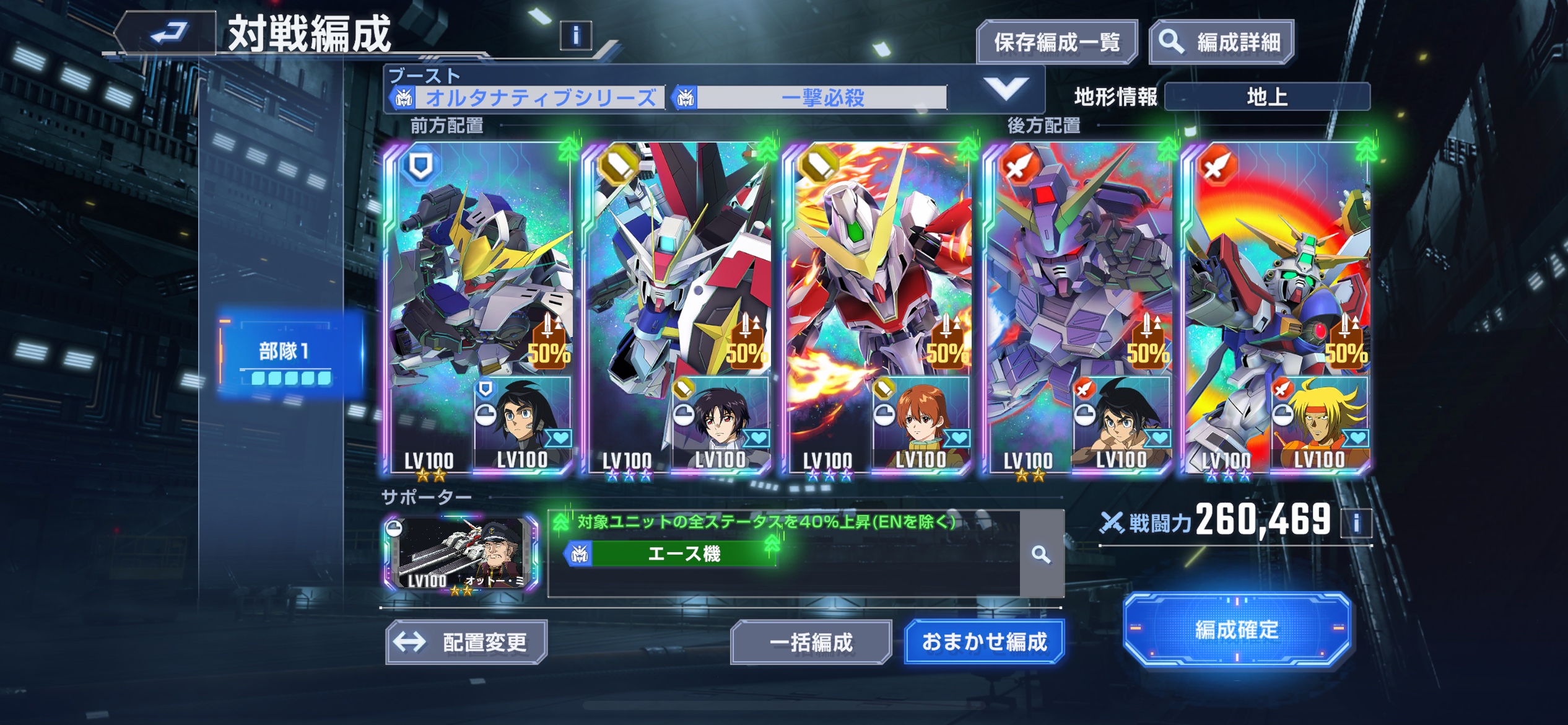
Task: Open the 戦闘力 combat power info icon
Action: tap(1356, 523)
